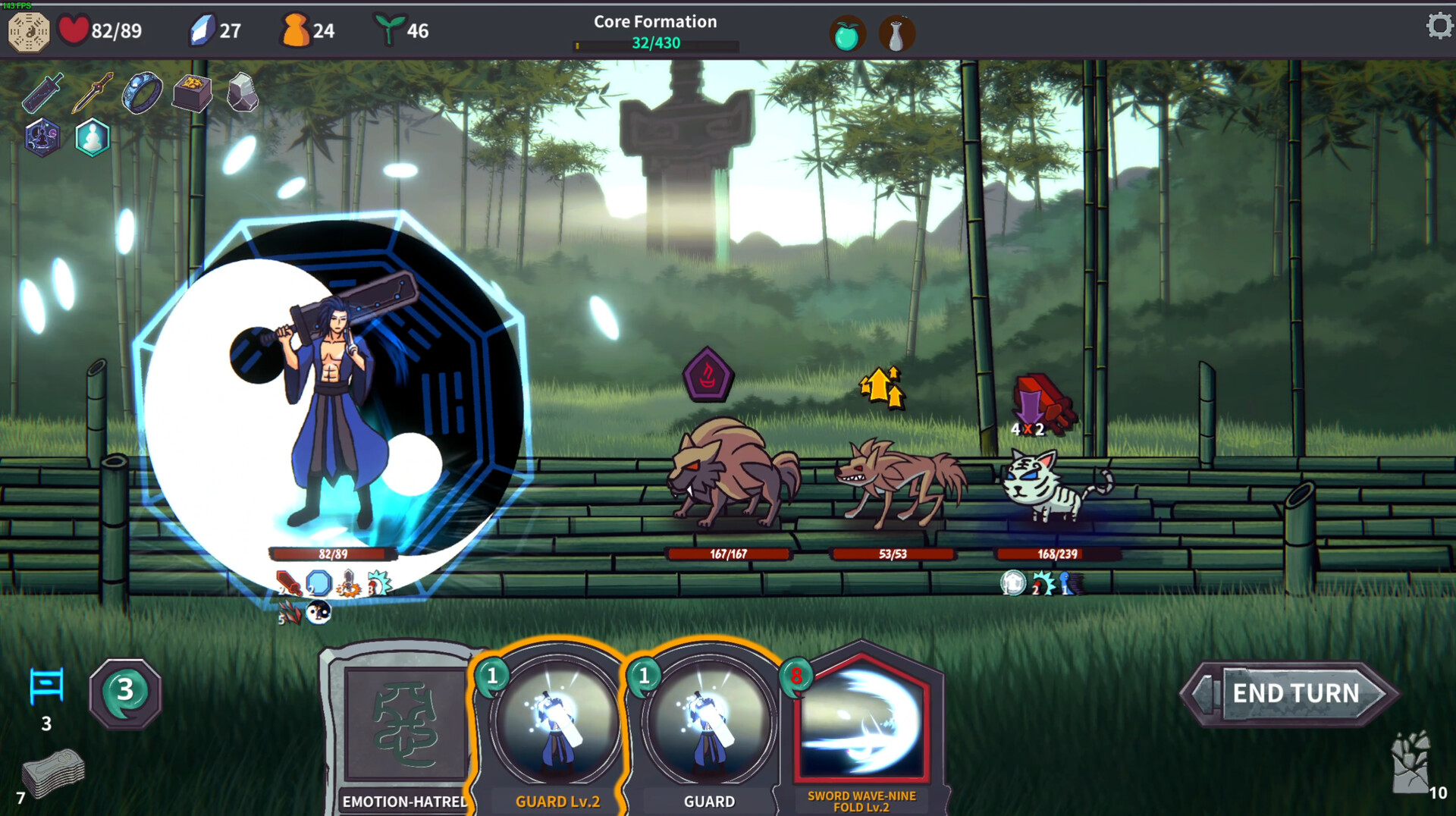Use the white vase potion
Screen dimensions: 1456x816
(896, 34)
